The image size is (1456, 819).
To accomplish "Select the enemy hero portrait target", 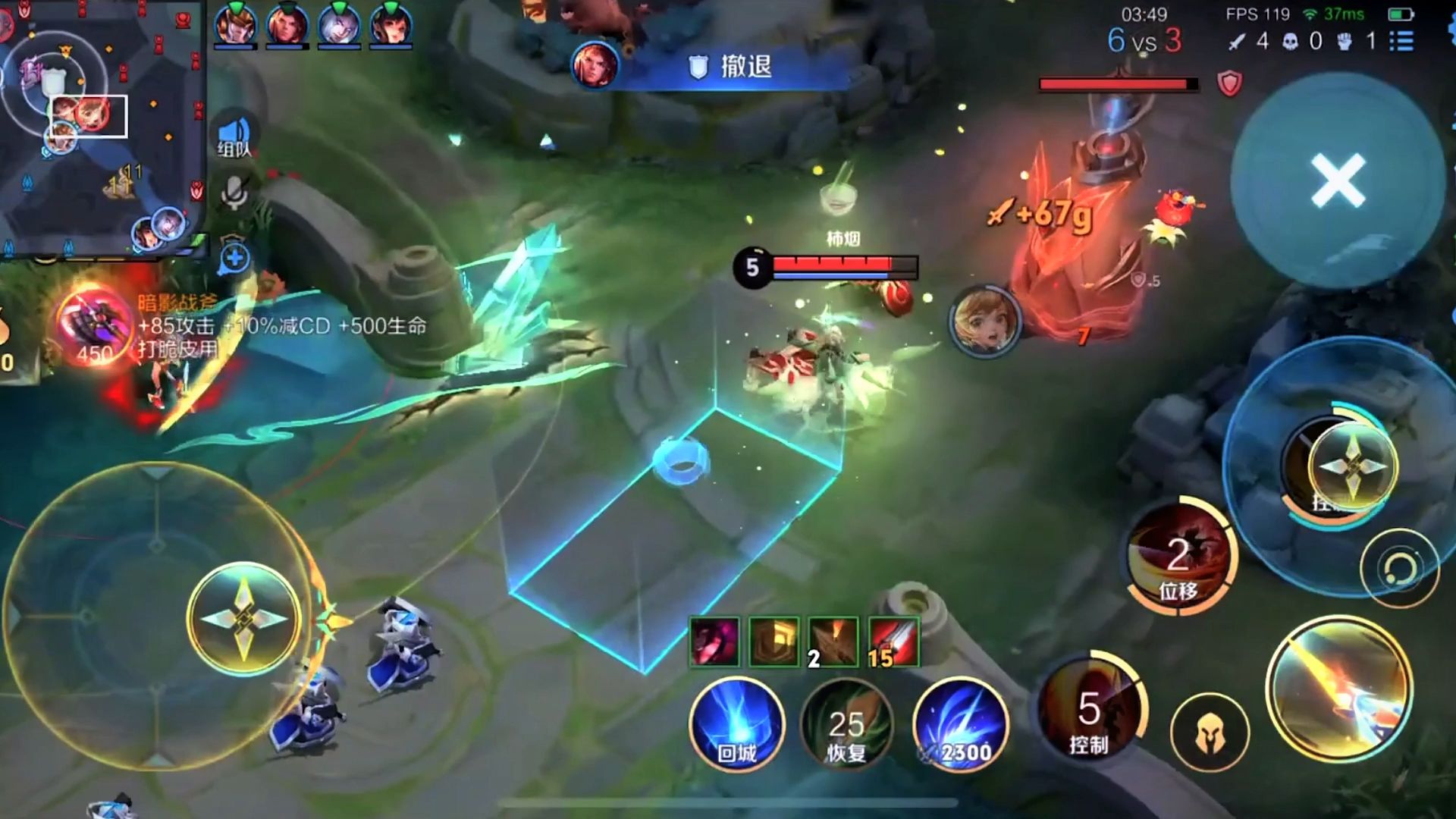I will pyautogui.click(x=984, y=322).
